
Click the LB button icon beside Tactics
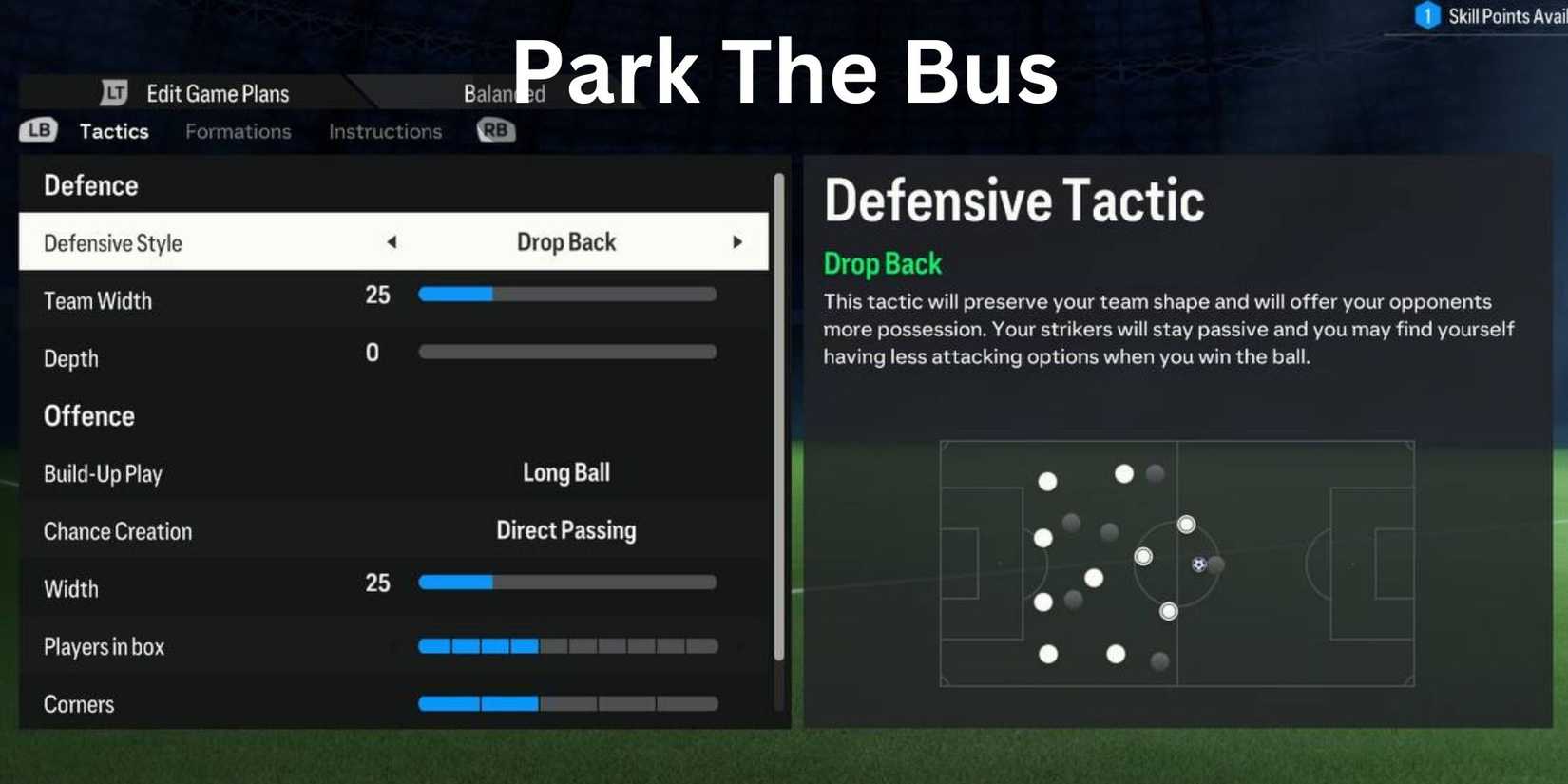click(38, 130)
